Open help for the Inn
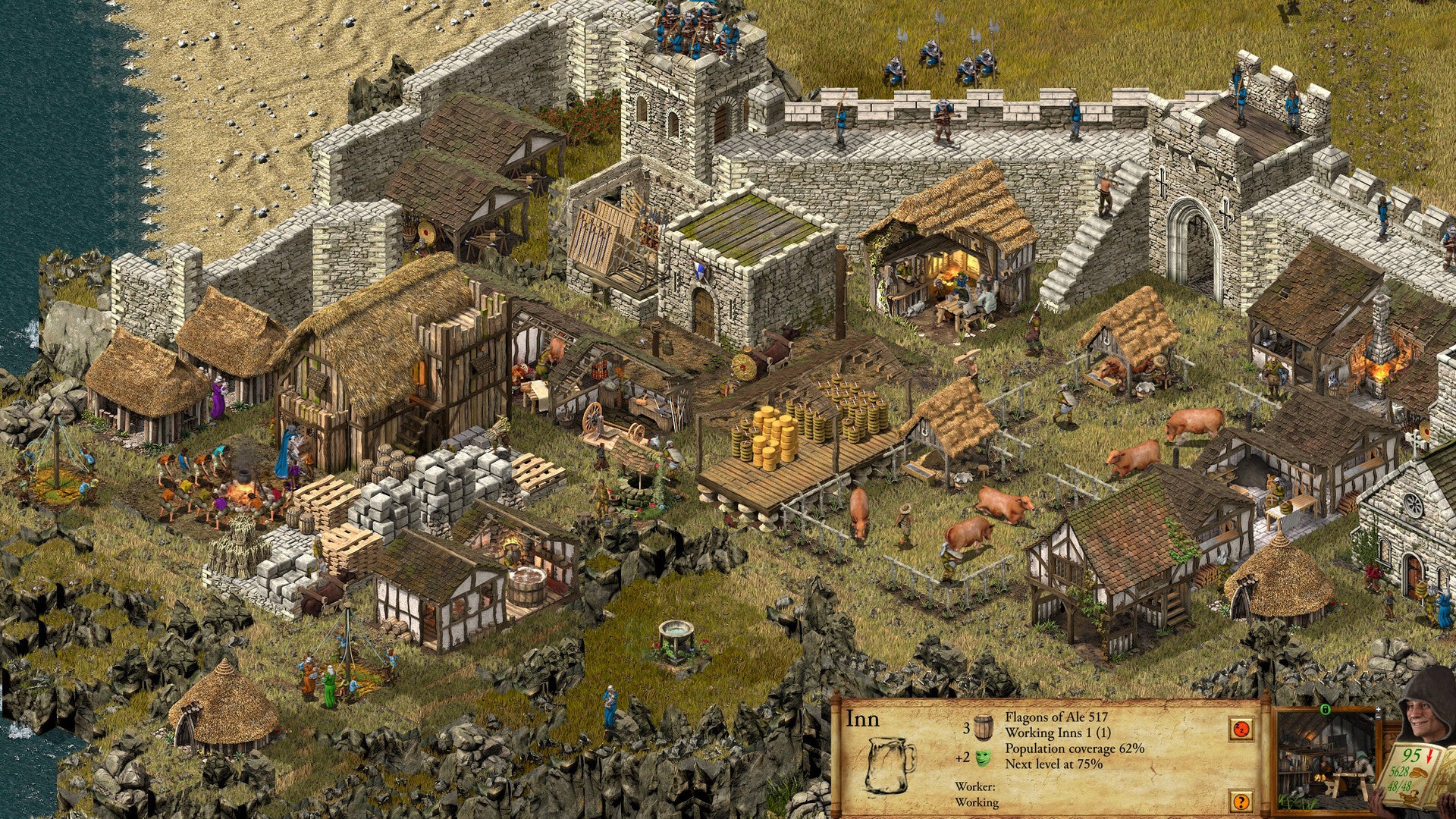 pos(1240,801)
